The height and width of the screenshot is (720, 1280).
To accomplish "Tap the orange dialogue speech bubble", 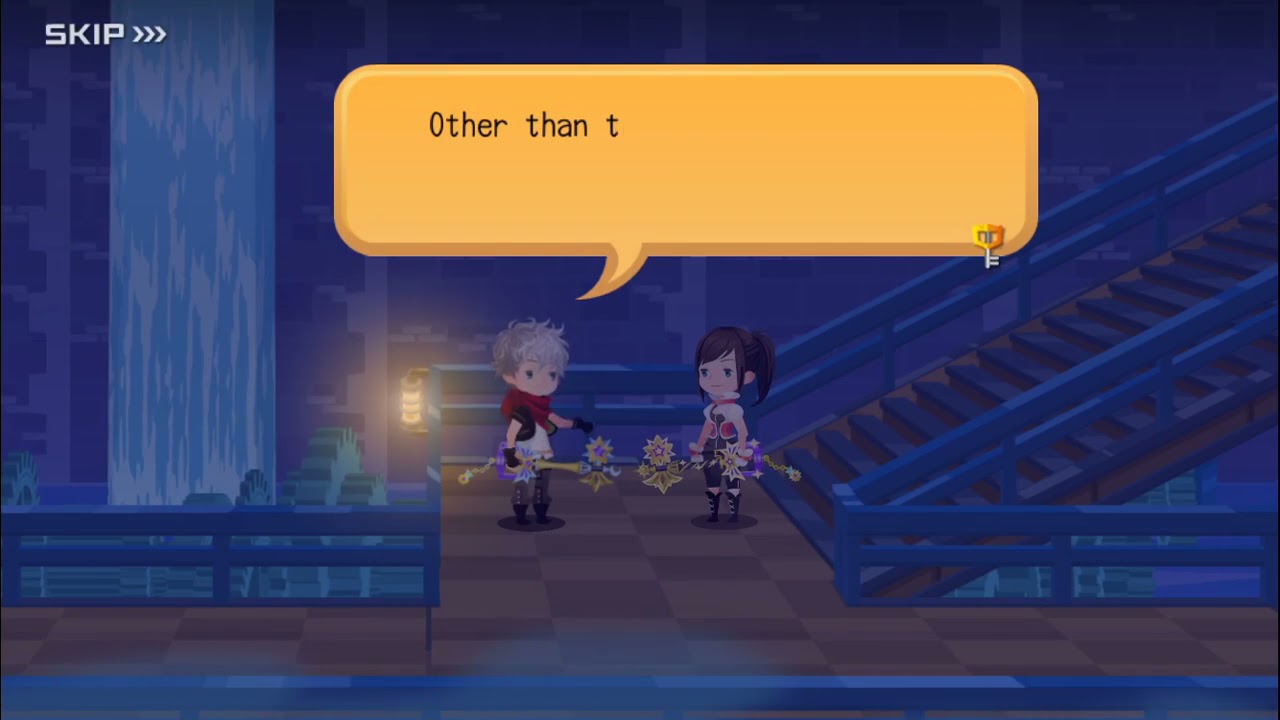I will coord(685,160).
